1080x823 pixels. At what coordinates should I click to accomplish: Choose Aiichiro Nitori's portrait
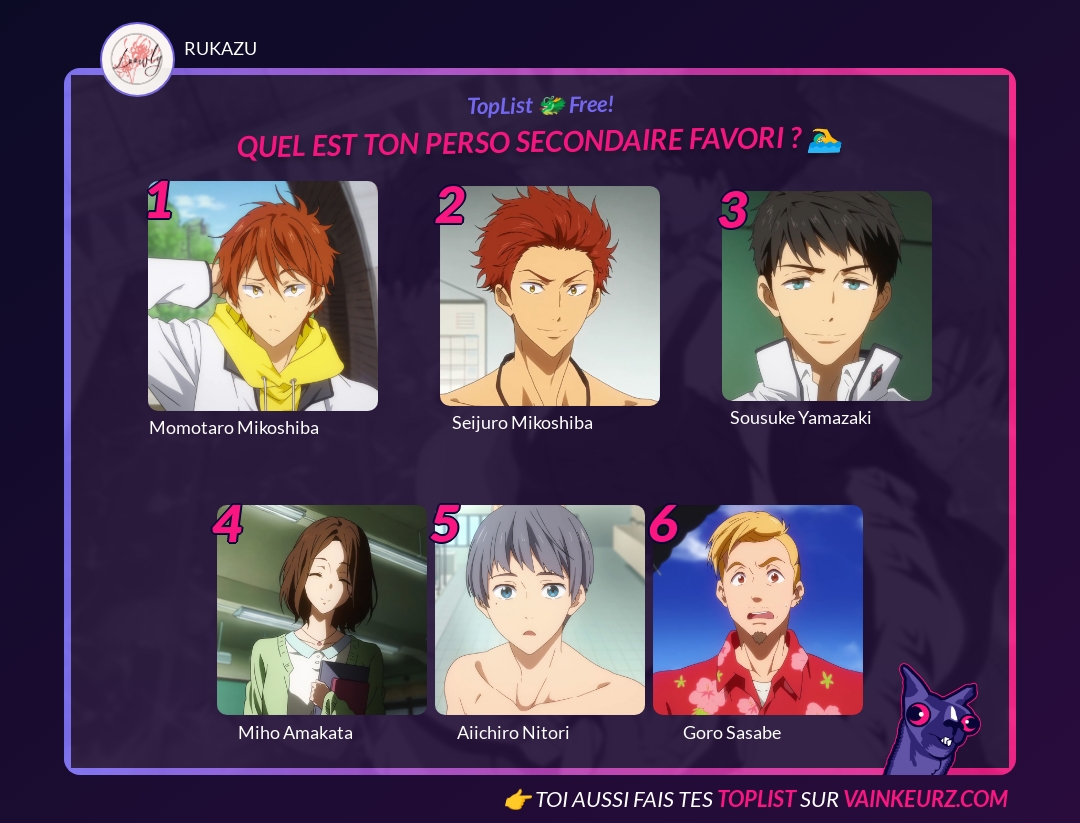[540, 610]
